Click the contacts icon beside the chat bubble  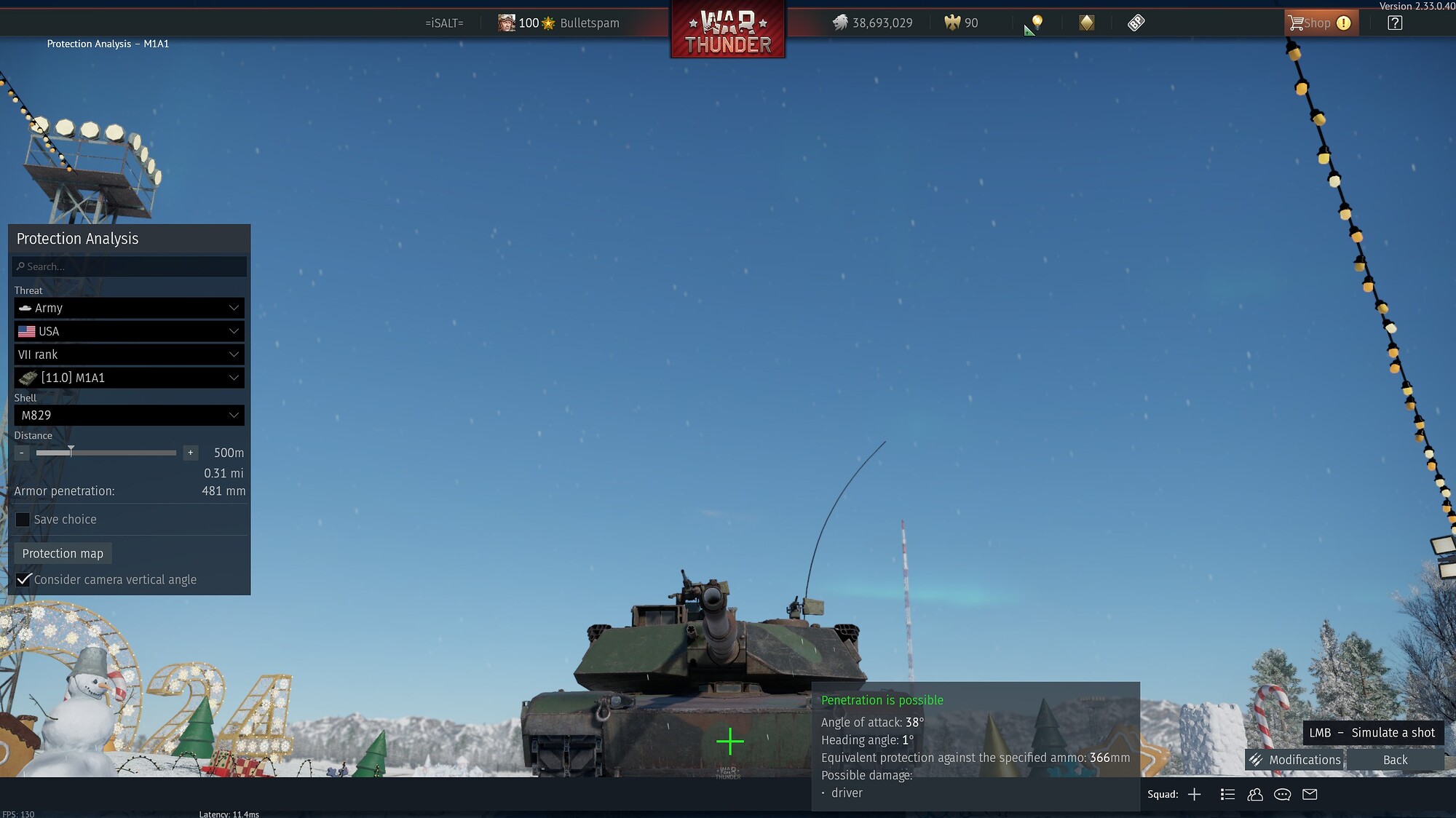(x=1255, y=795)
